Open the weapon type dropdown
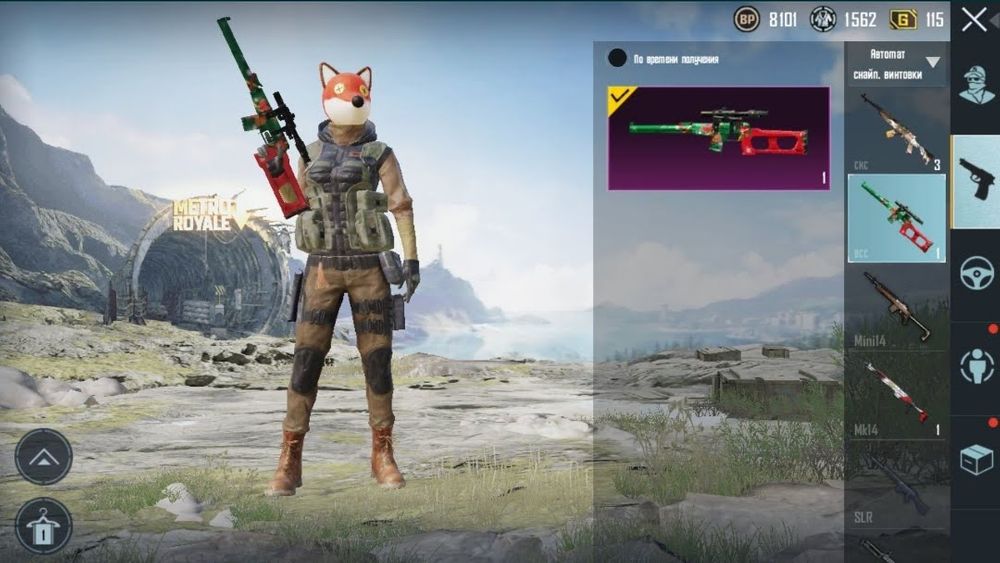Image resolution: width=1000 pixels, height=563 pixels. 896,63
